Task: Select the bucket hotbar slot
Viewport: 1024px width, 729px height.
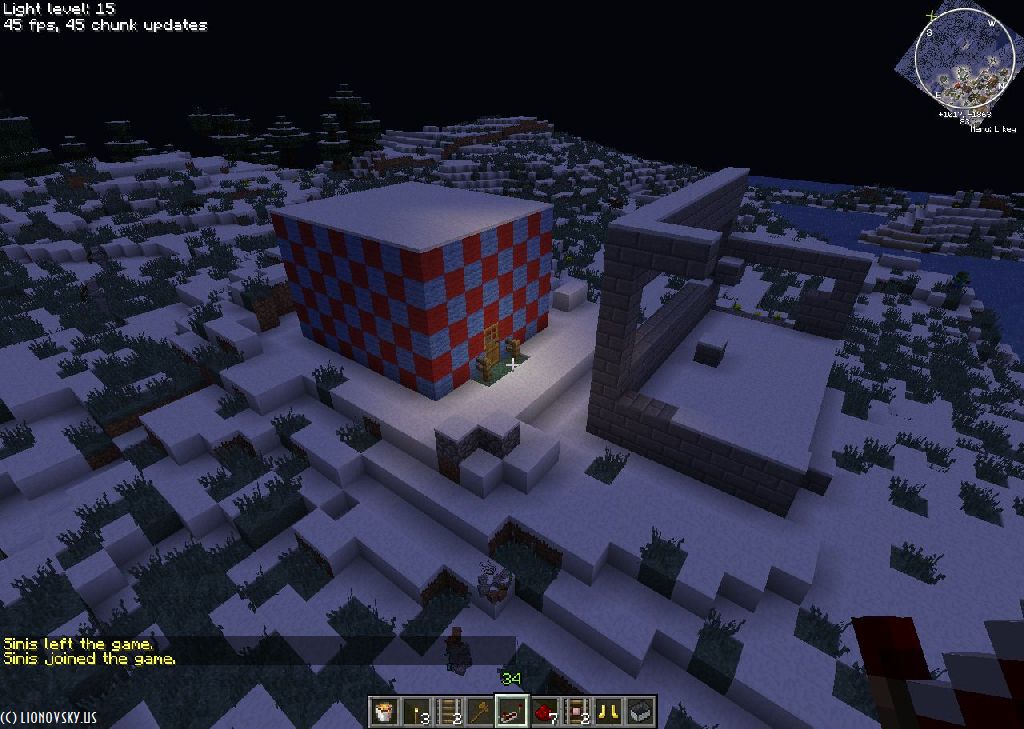Action: (x=383, y=711)
